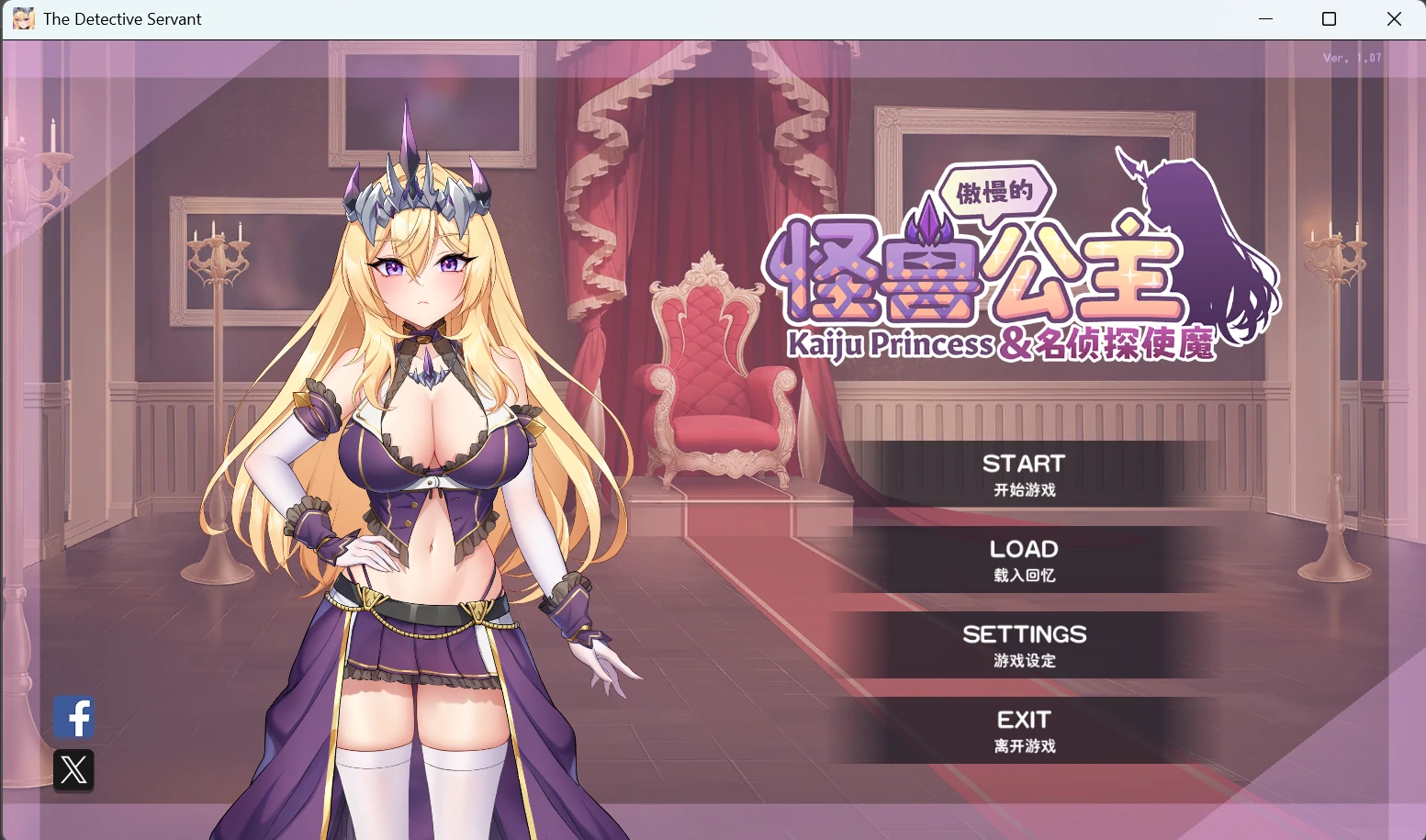Click the 傲慢的 speech bubble on the logo
The image size is (1426, 840).
tap(994, 192)
